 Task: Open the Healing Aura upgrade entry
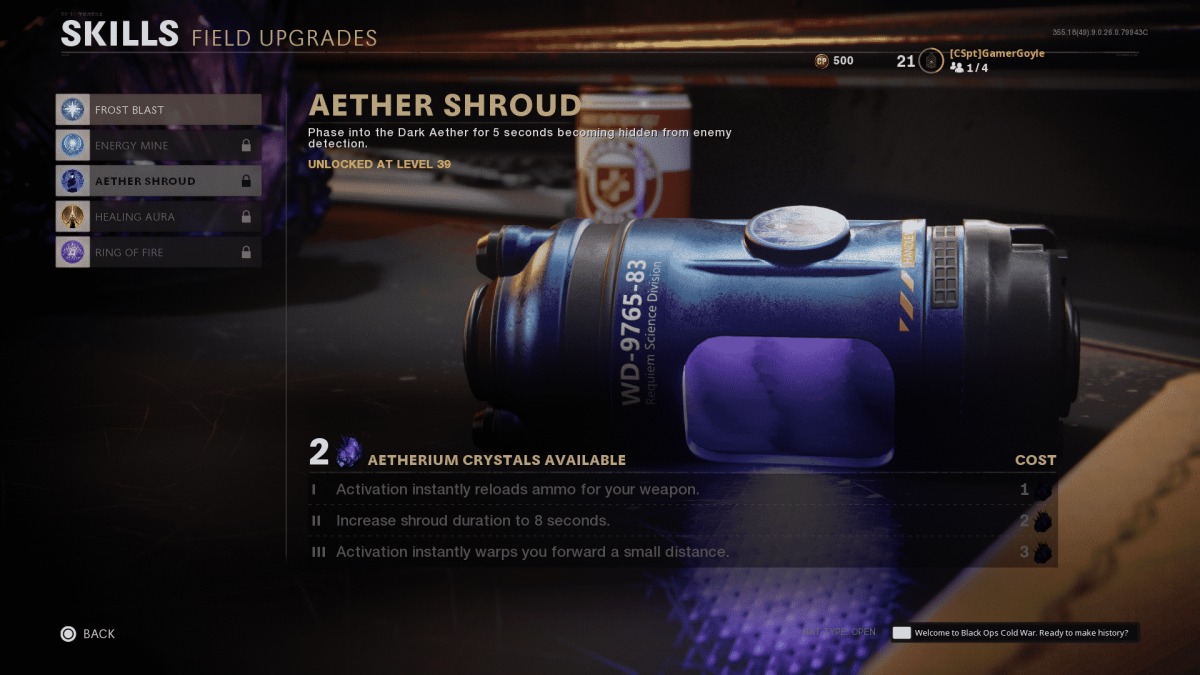(x=158, y=217)
